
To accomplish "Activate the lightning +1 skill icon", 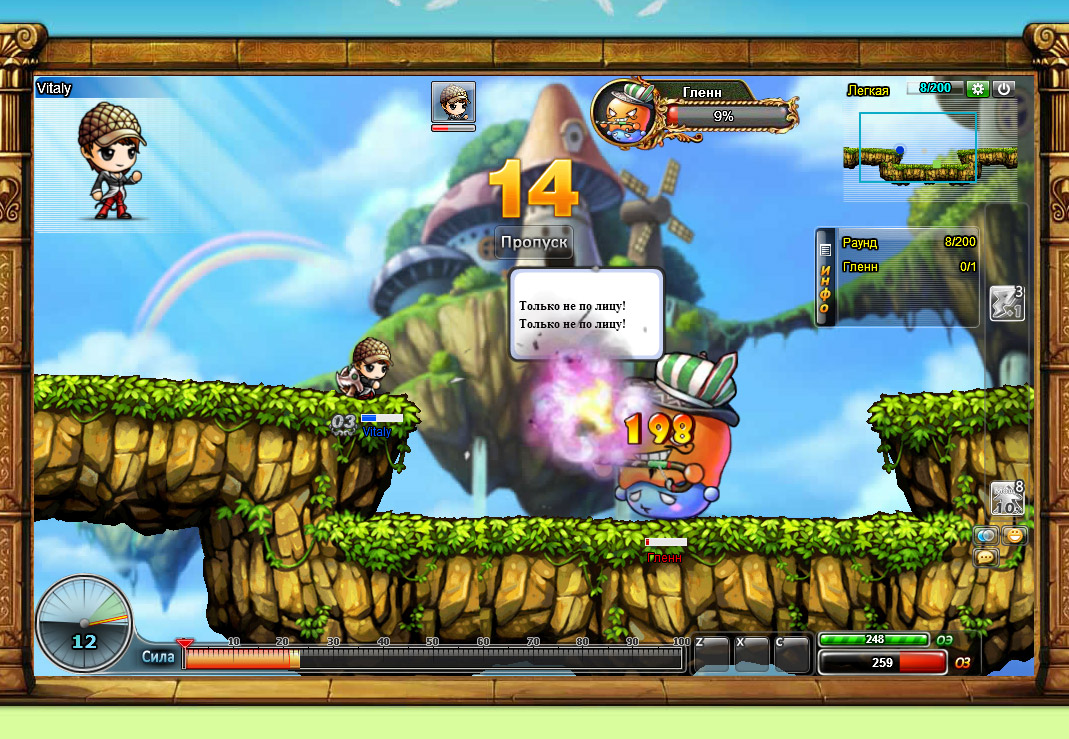I will [1005, 303].
